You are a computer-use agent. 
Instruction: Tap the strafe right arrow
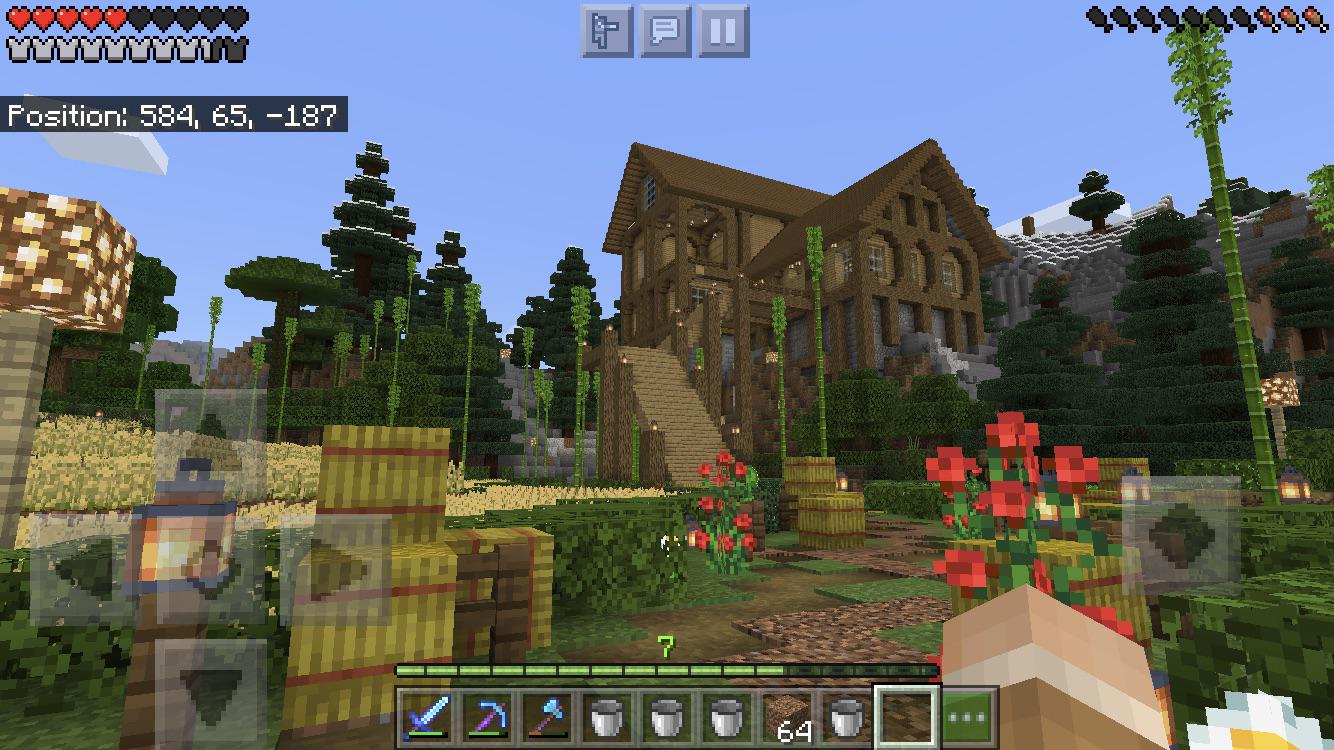pos(336,570)
